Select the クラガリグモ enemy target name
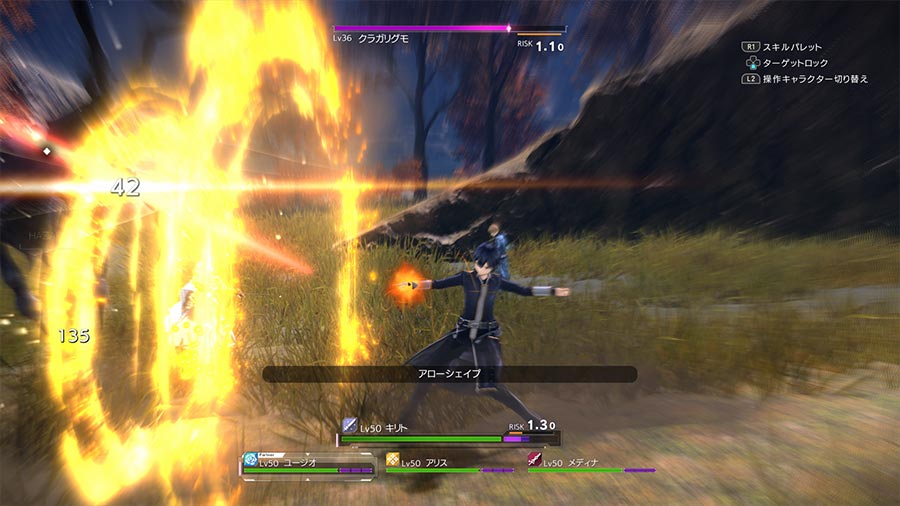The width and height of the screenshot is (900, 506). [x=385, y=38]
